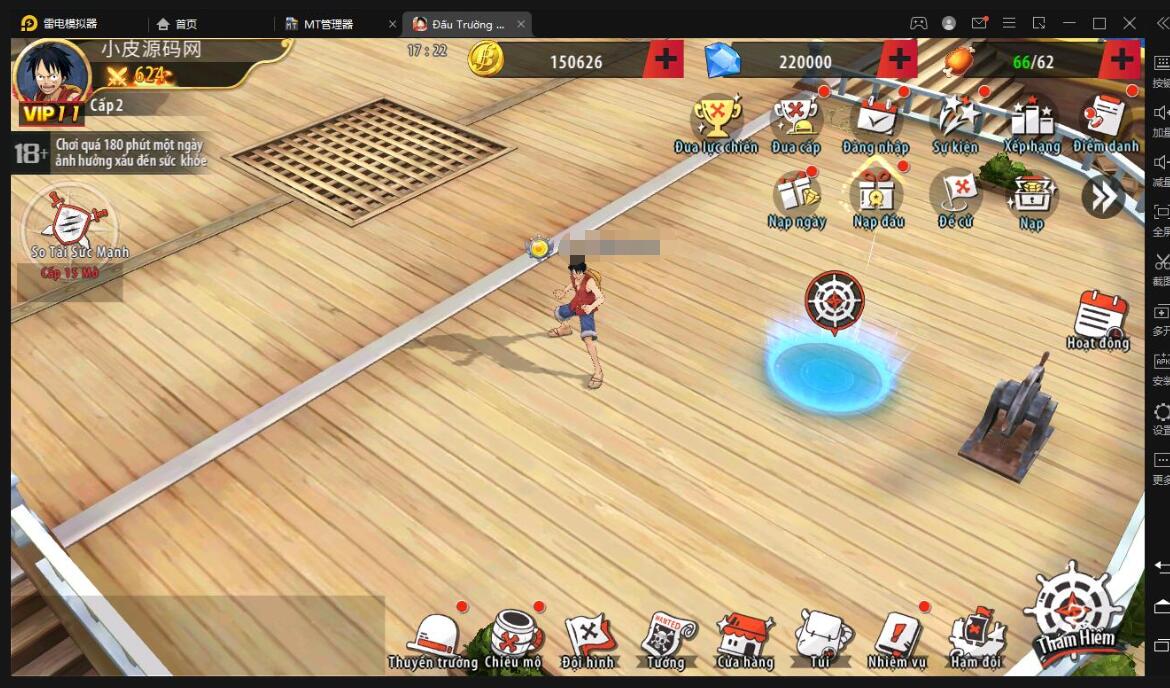
Task: Open the Đua cấp event icon
Action: click(796, 120)
